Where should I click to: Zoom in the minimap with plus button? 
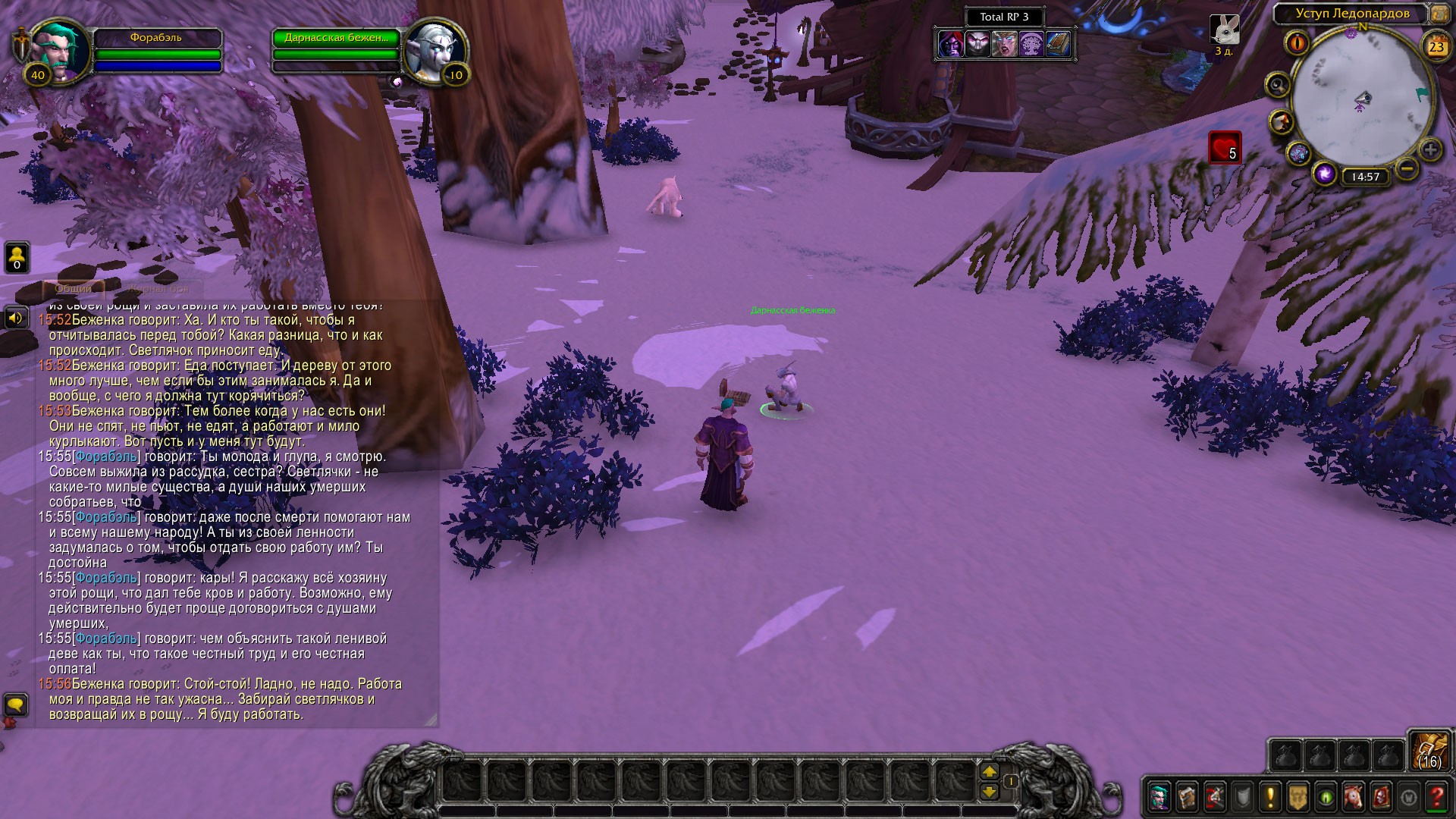[x=1430, y=149]
